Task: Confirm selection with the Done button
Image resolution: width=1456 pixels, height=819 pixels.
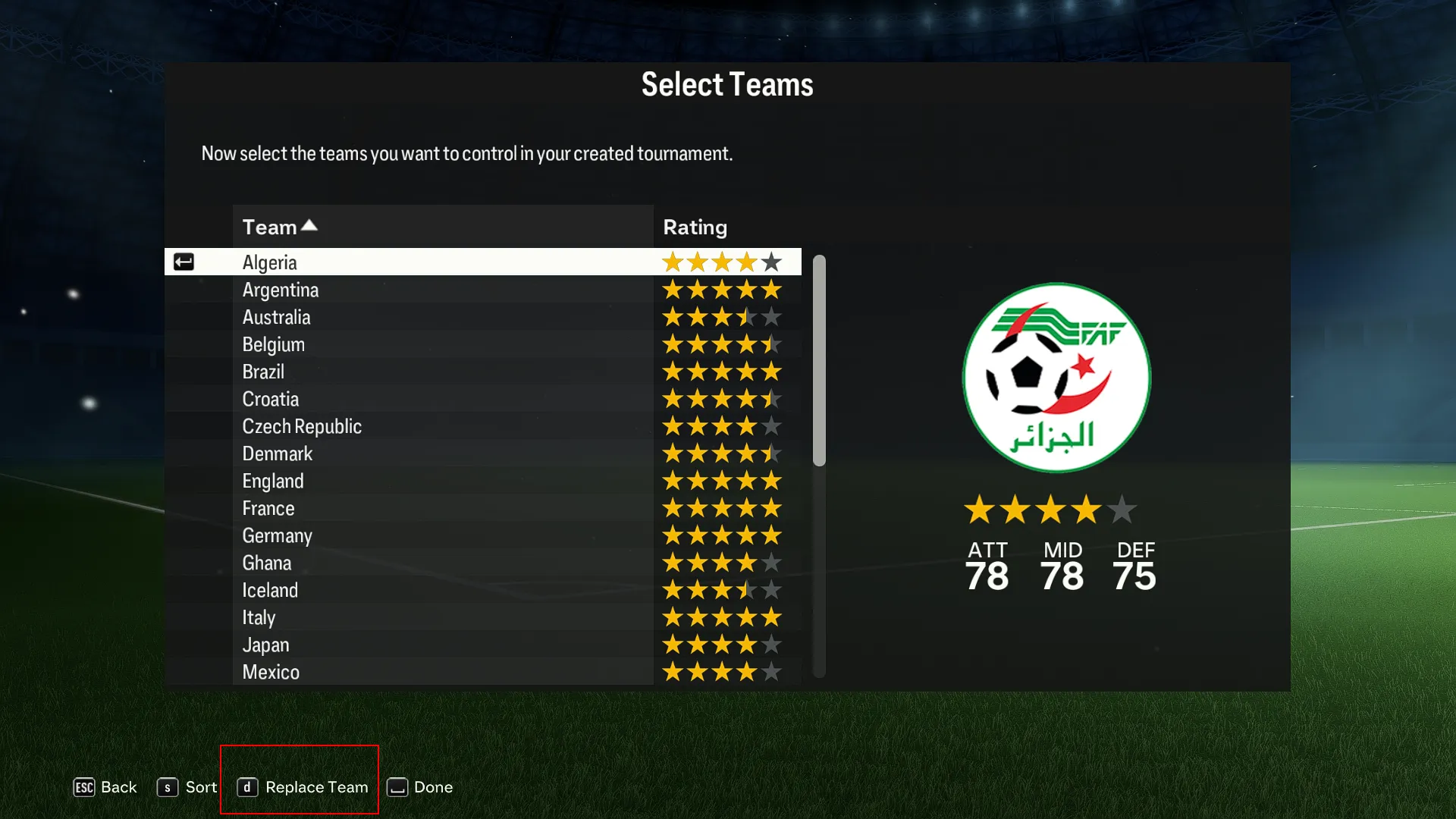Action: pyautogui.click(x=420, y=787)
